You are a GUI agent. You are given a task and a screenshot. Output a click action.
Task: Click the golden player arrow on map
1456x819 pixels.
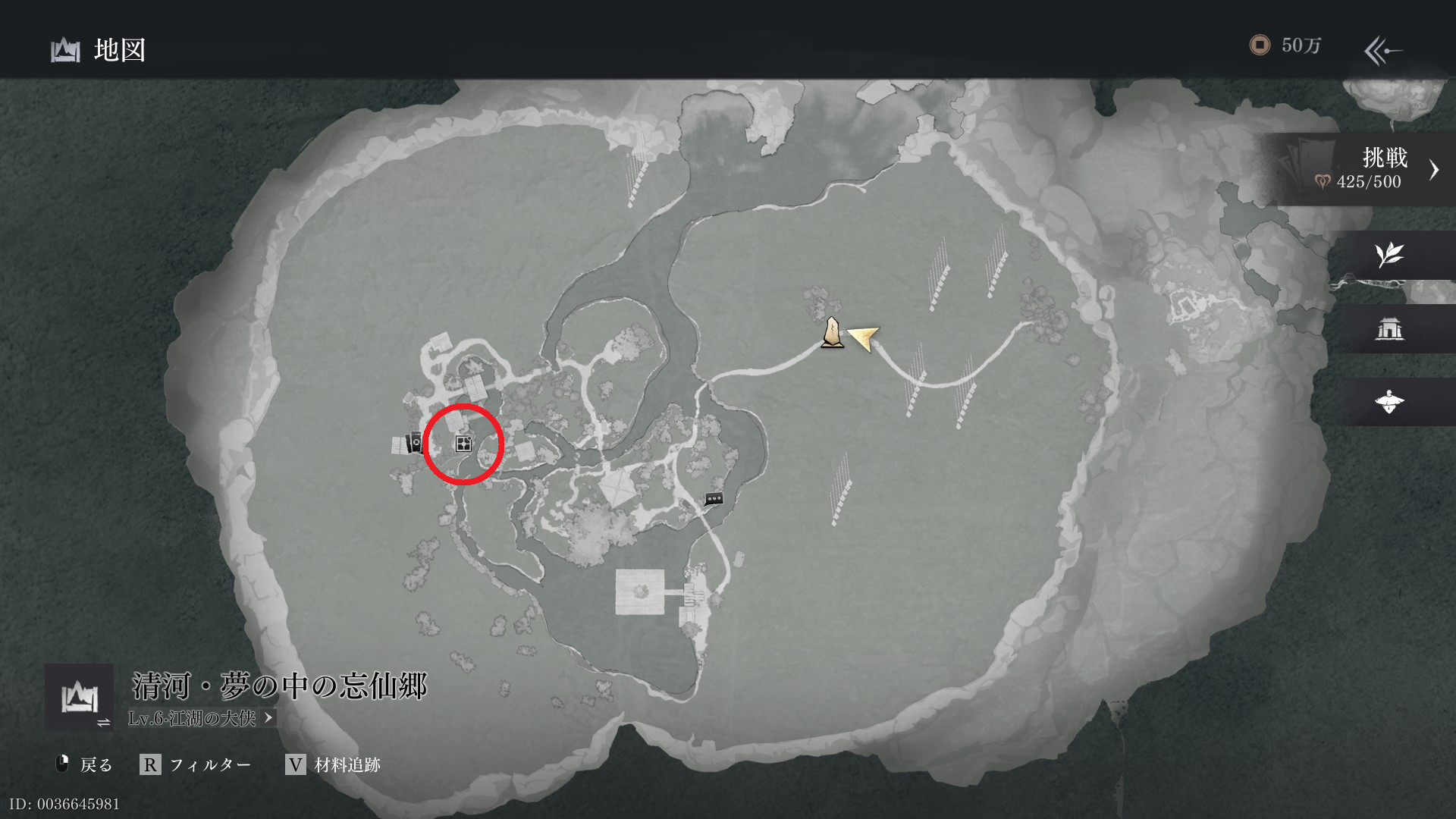click(864, 337)
